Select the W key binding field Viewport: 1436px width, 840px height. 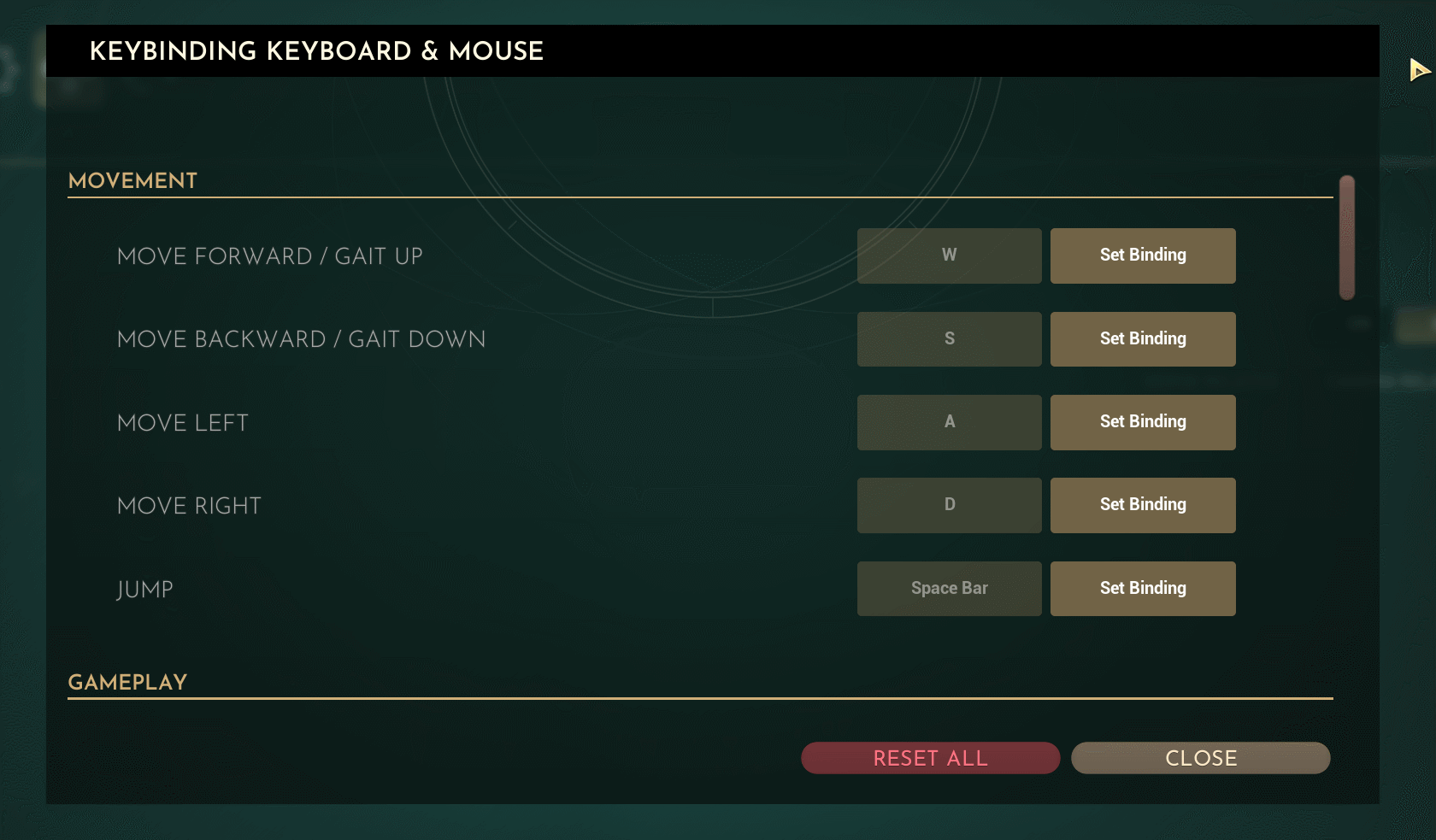949,256
